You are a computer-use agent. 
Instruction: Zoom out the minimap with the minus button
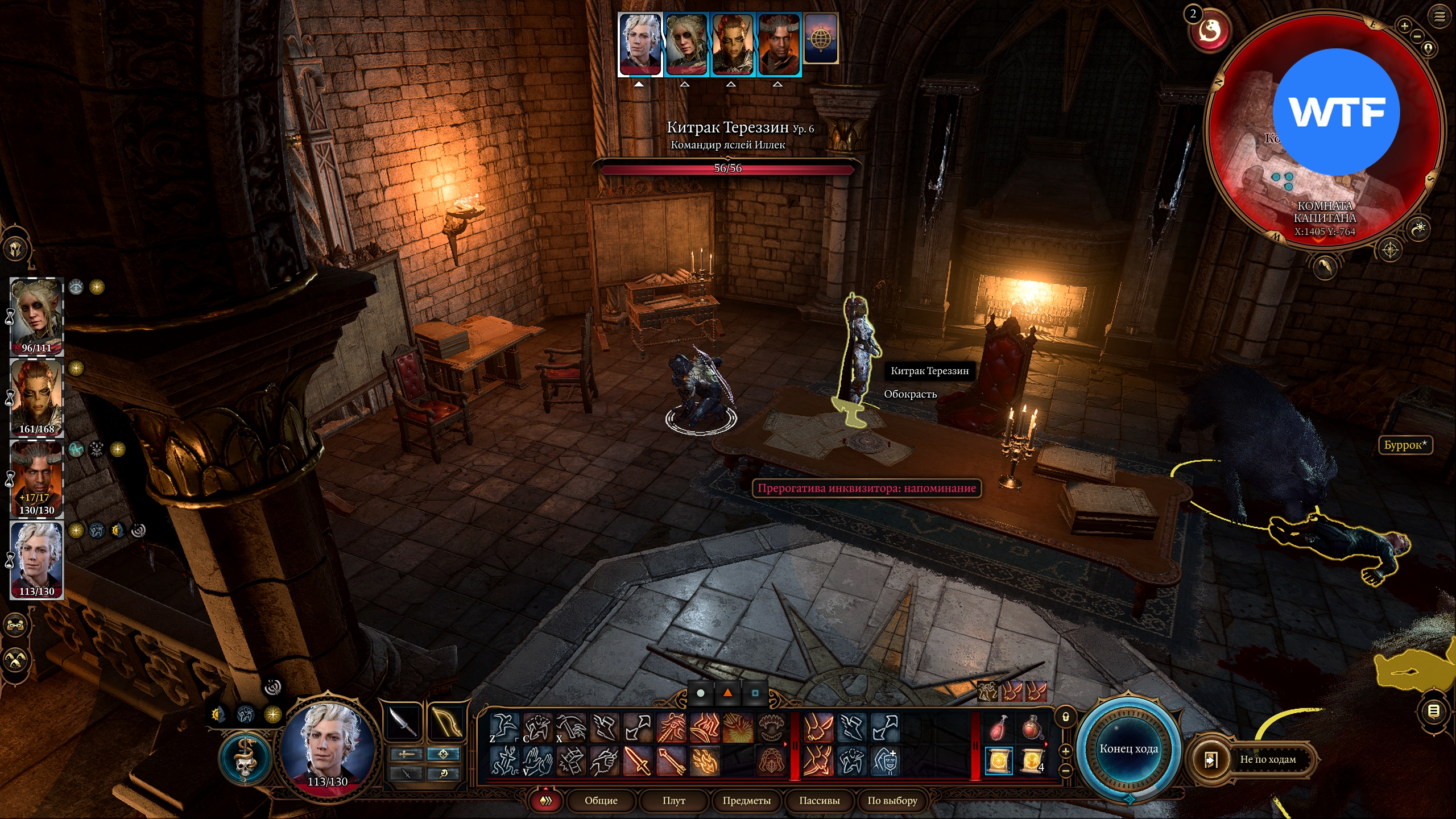point(1417,36)
